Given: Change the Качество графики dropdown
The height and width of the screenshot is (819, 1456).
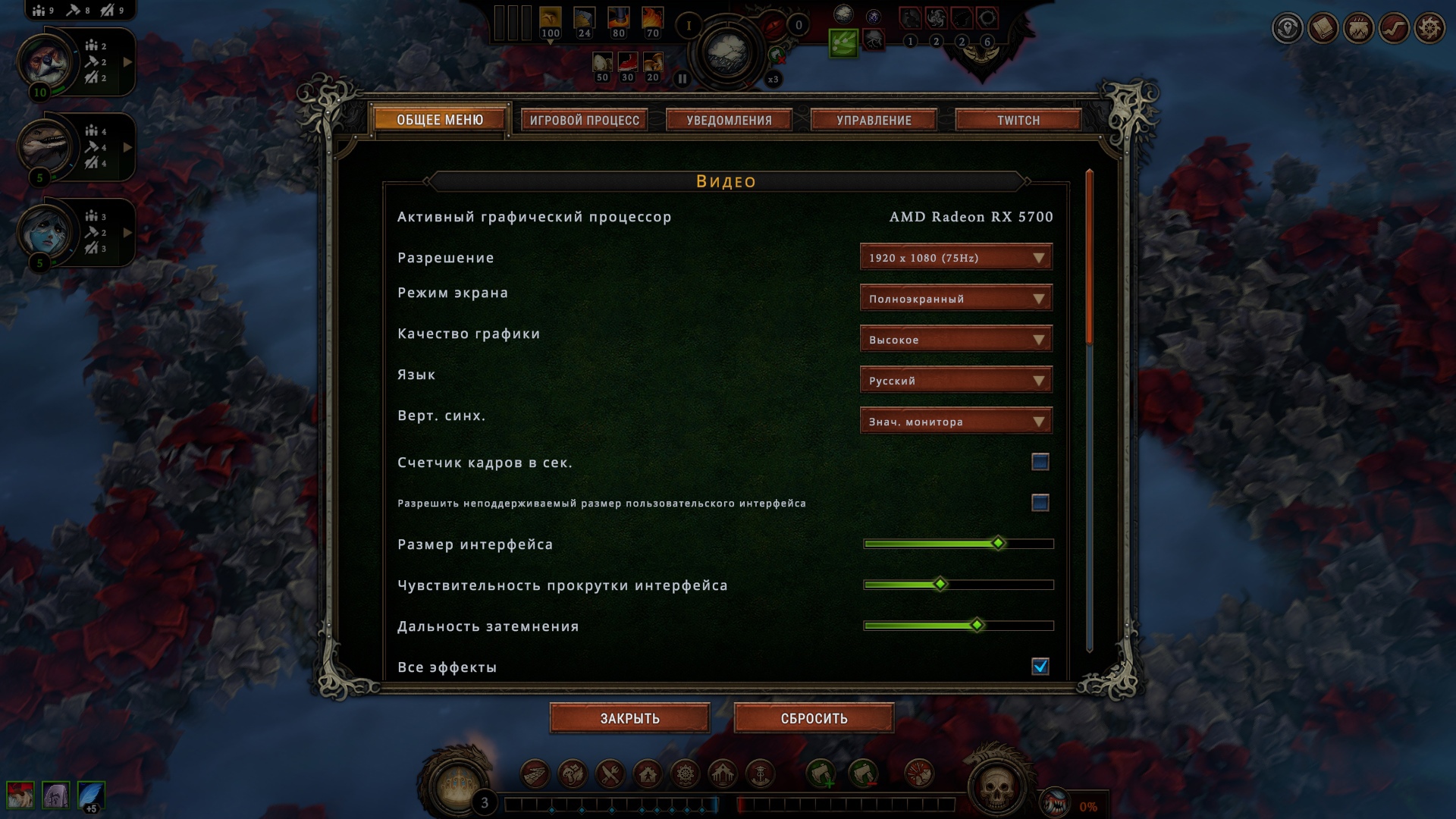Looking at the screenshot, I should 955,340.
